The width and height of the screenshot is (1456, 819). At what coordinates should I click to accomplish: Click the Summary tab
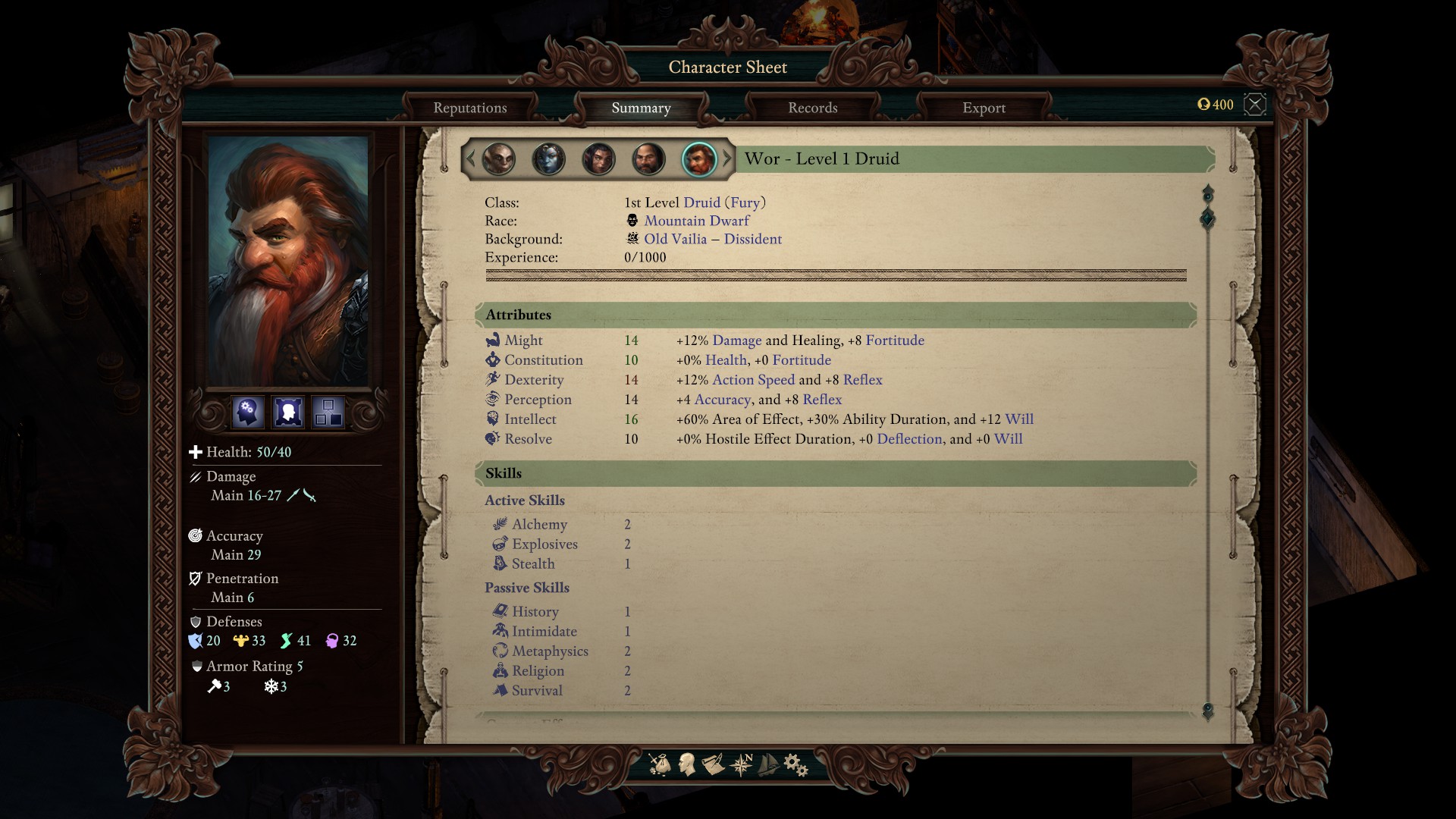641,108
